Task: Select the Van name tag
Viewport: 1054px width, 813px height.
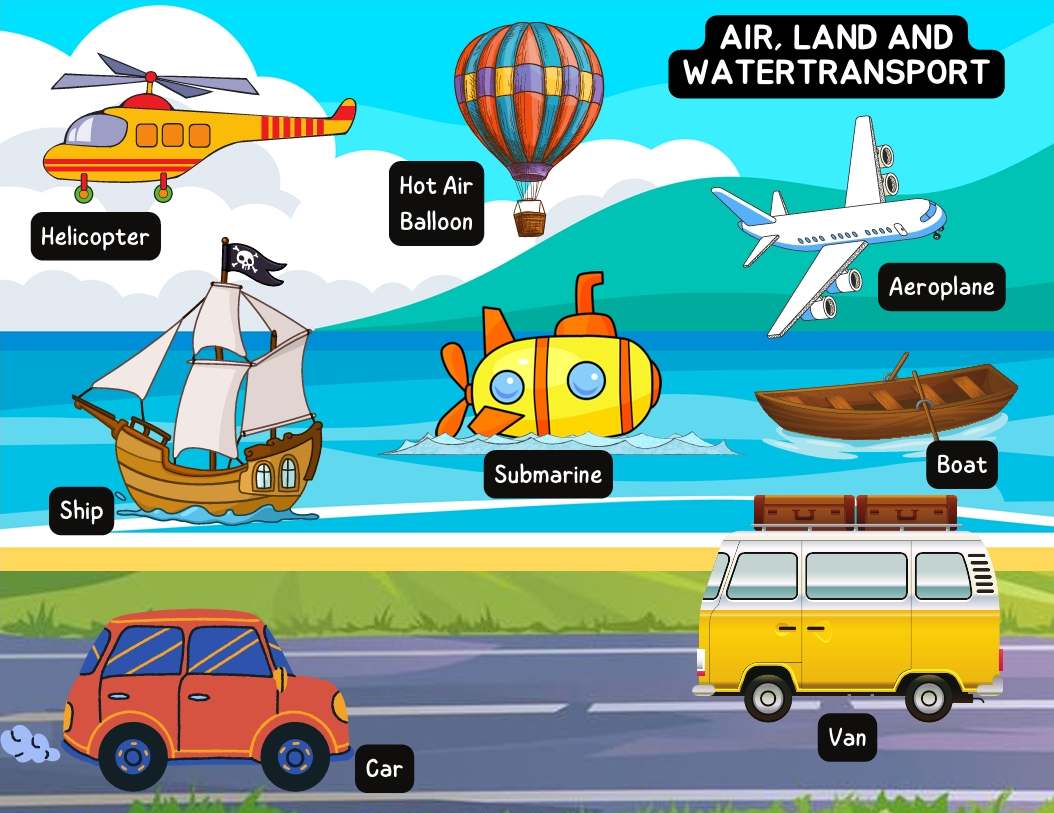Action: pyautogui.click(x=847, y=739)
